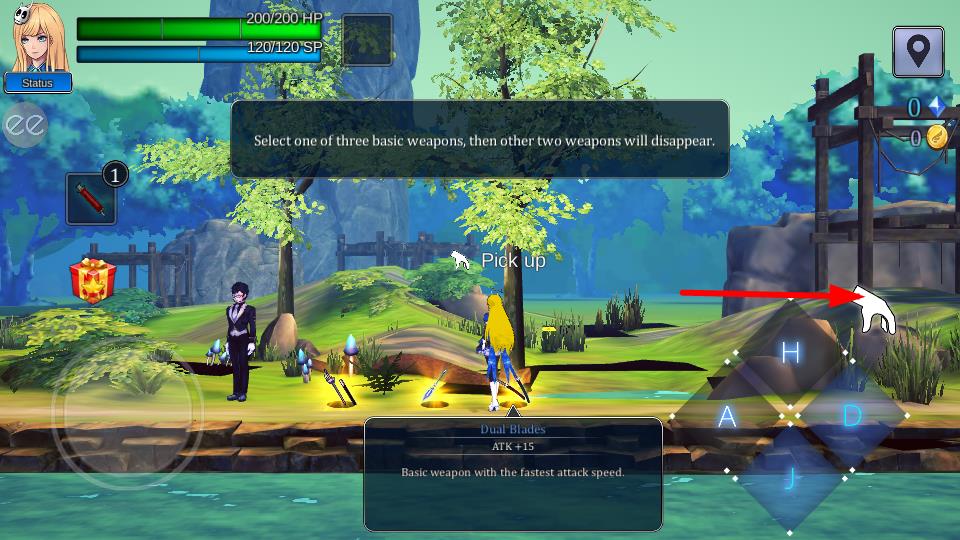The height and width of the screenshot is (540, 960).
Task: Activate the D diamond action button
Action: coord(852,415)
